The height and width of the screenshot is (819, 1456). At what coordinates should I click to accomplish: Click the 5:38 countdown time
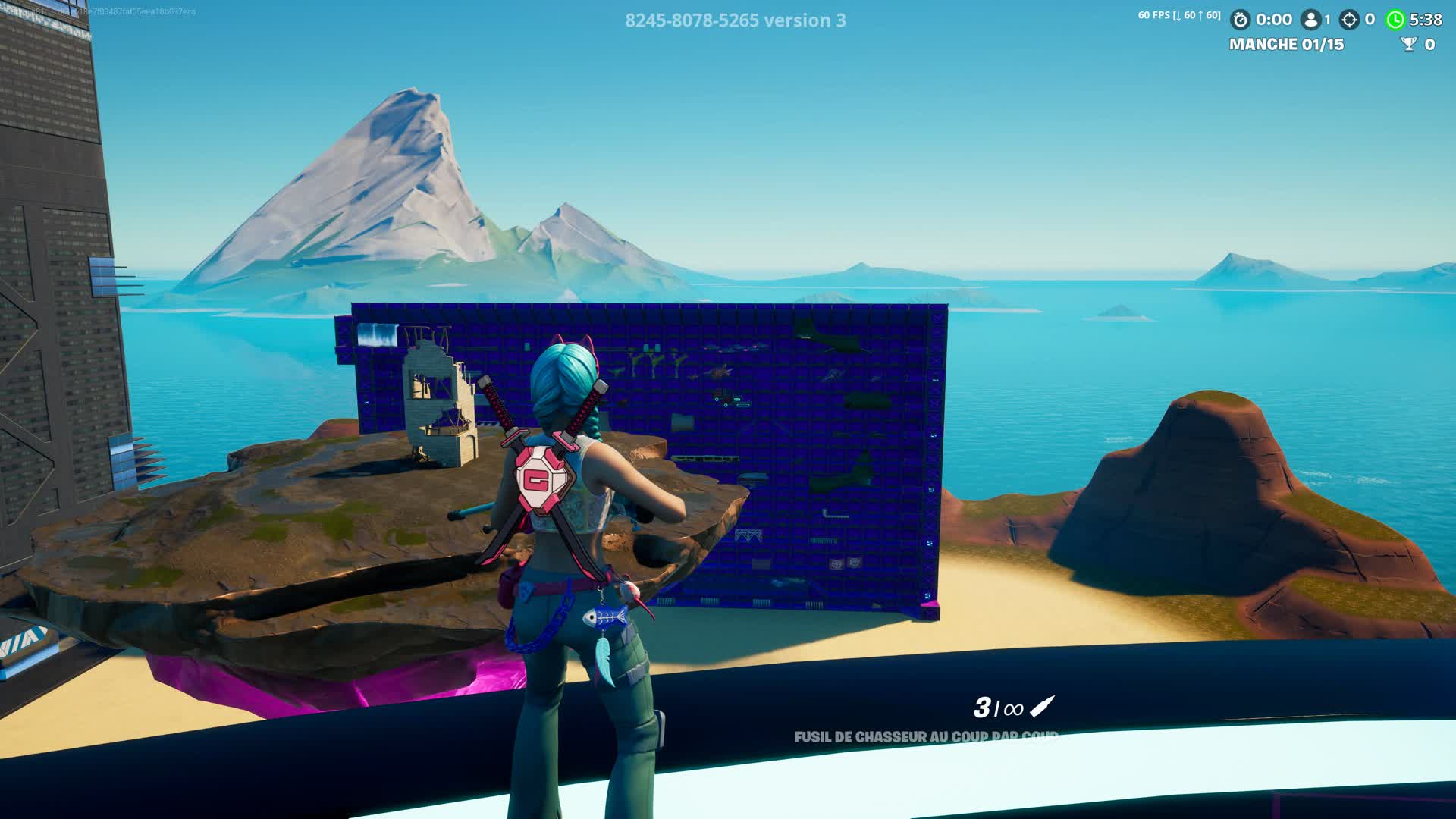(1426, 20)
